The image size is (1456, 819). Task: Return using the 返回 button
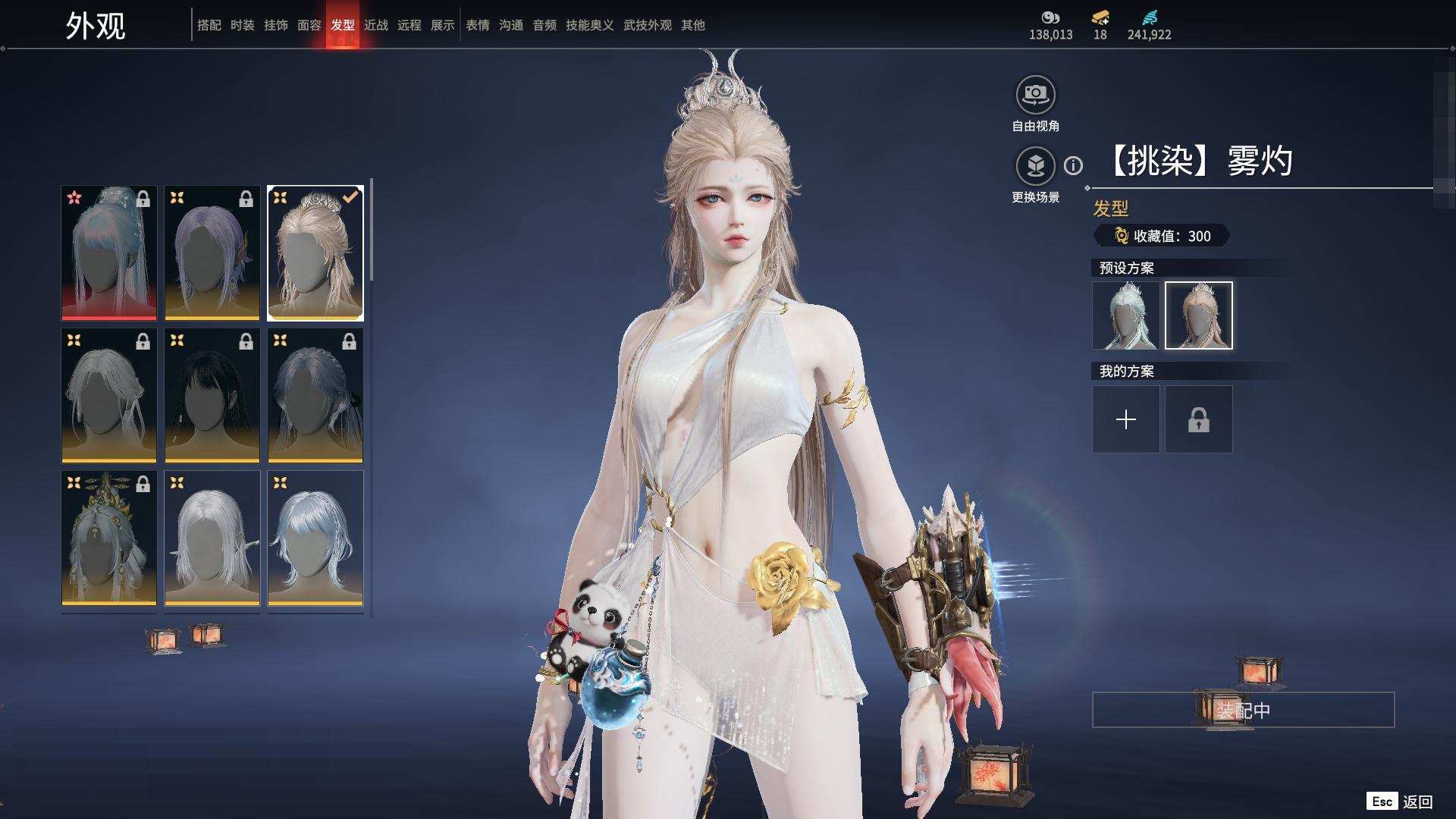tap(1417, 802)
